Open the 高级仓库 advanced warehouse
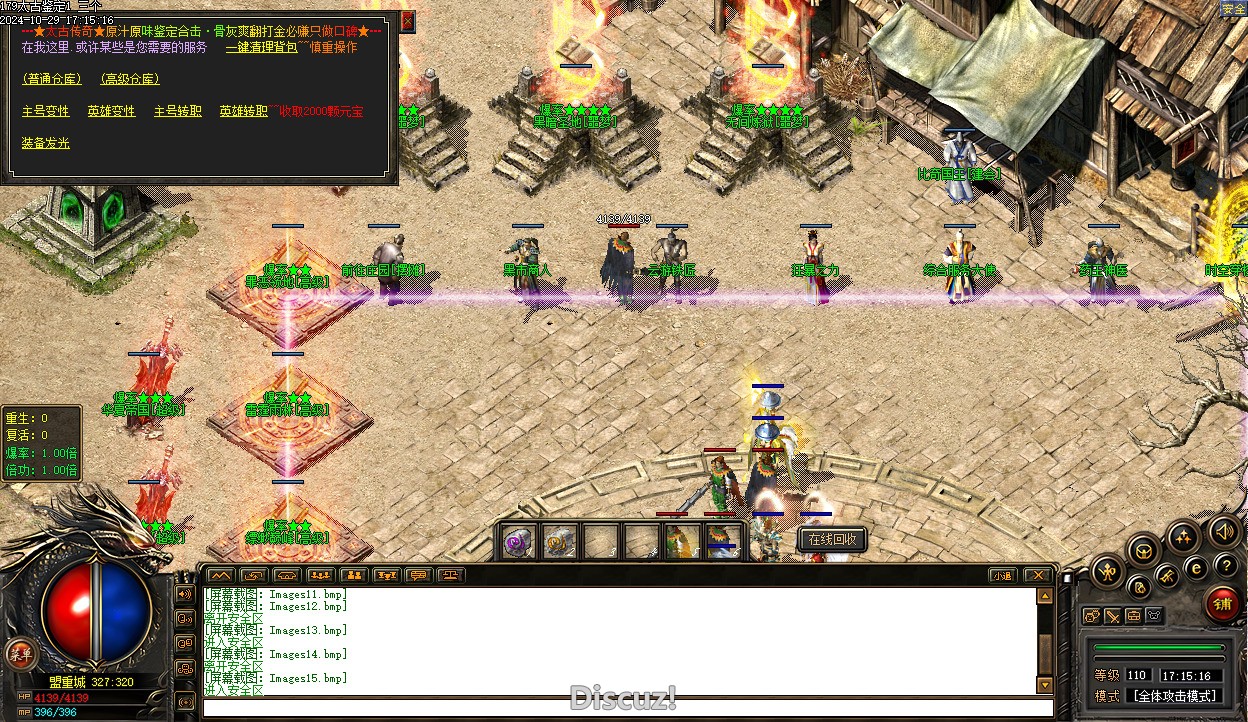Viewport: 1248px width, 722px height. pyautogui.click(x=130, y=79)
